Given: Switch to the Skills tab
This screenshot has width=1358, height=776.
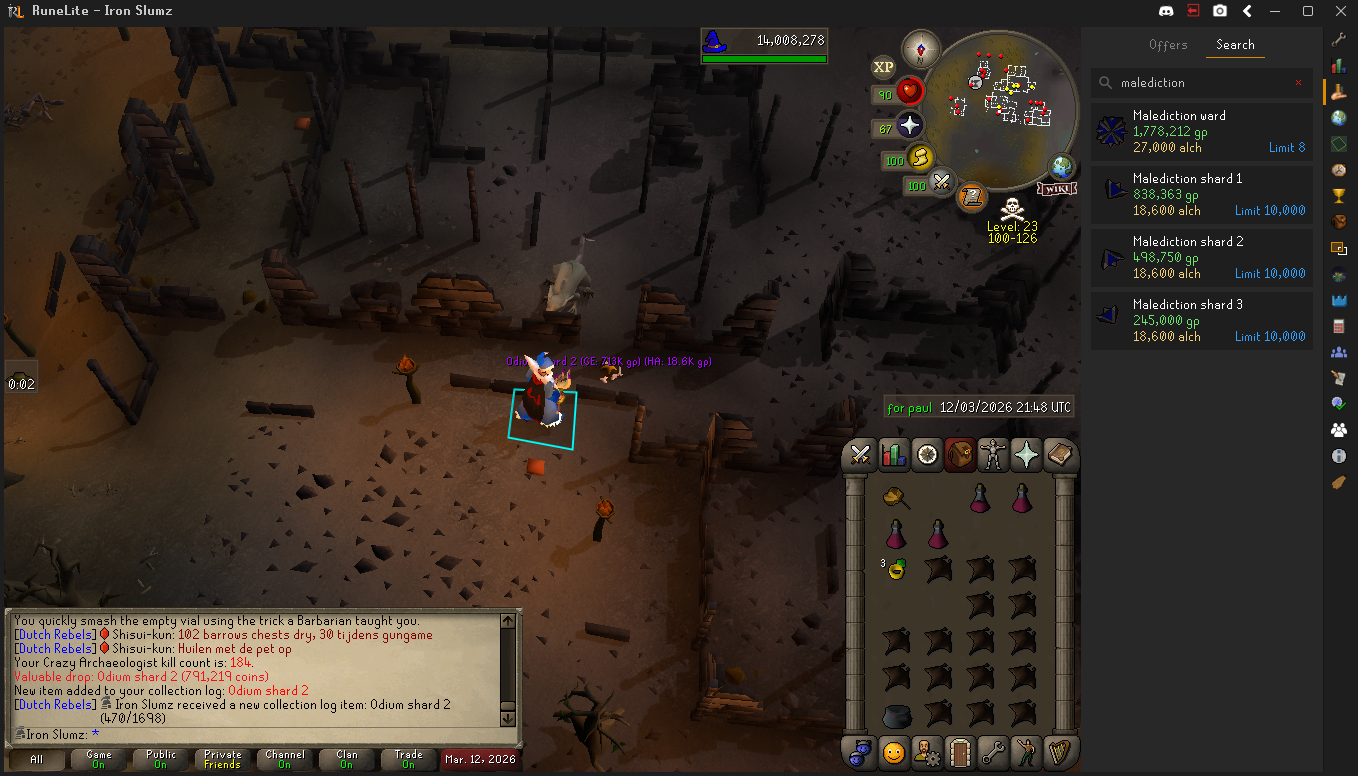Looking at the screenshot, I should [893, 455].
